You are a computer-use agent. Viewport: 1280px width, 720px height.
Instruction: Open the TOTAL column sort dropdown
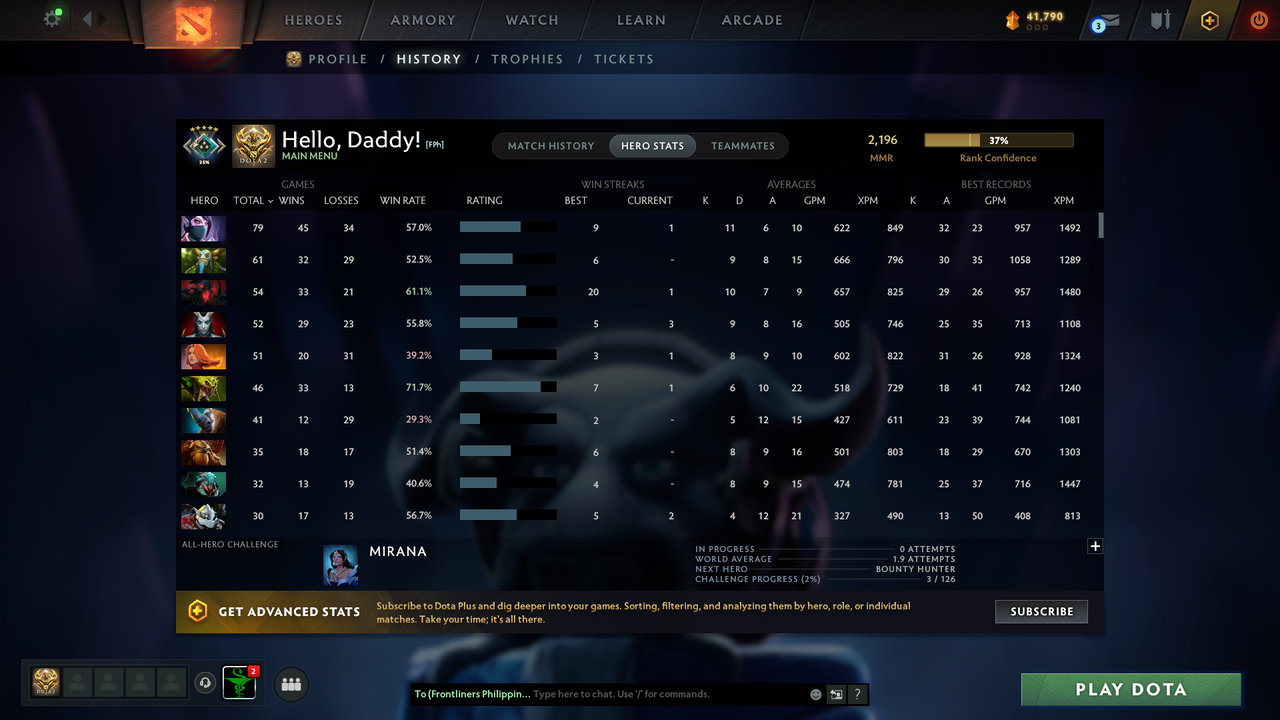tap(255, 200)
